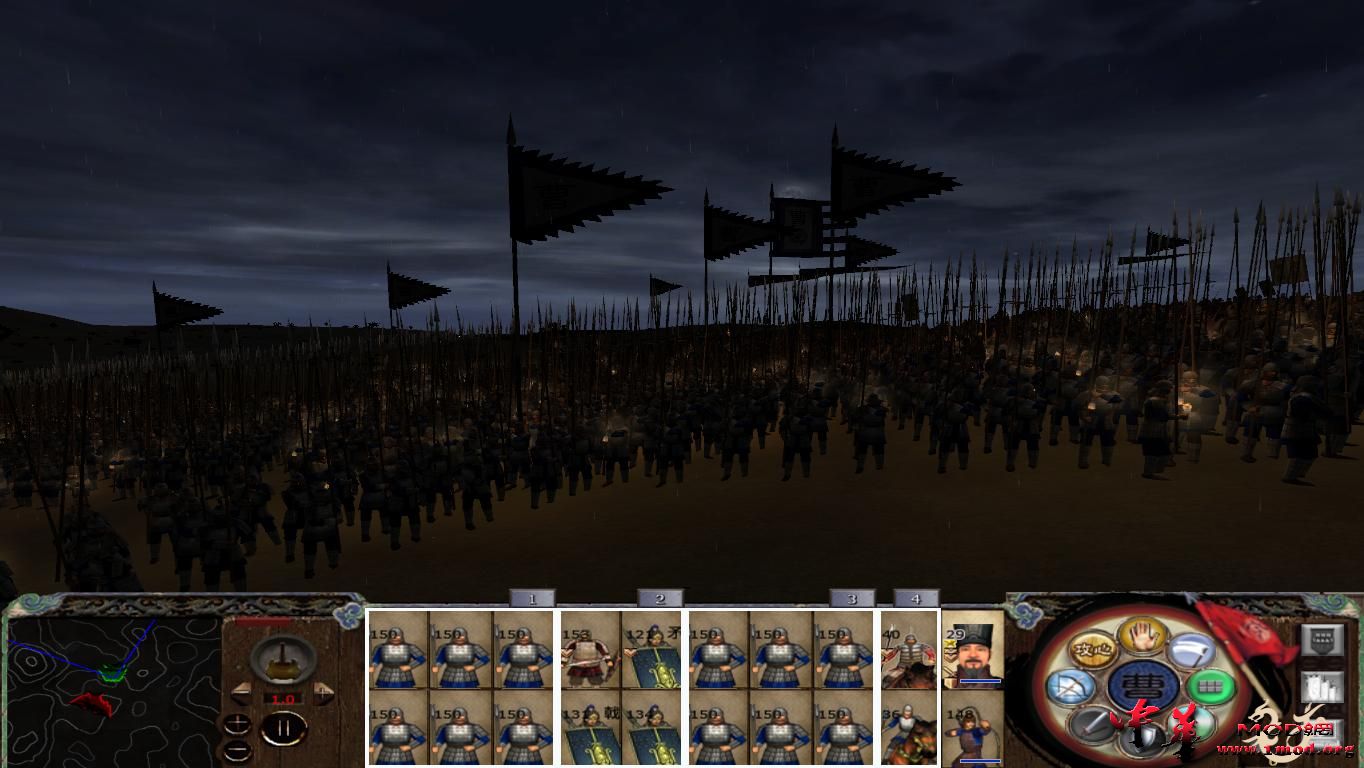Click the minimap zoom-out minus icon
1364x768 pixels.
237,750
